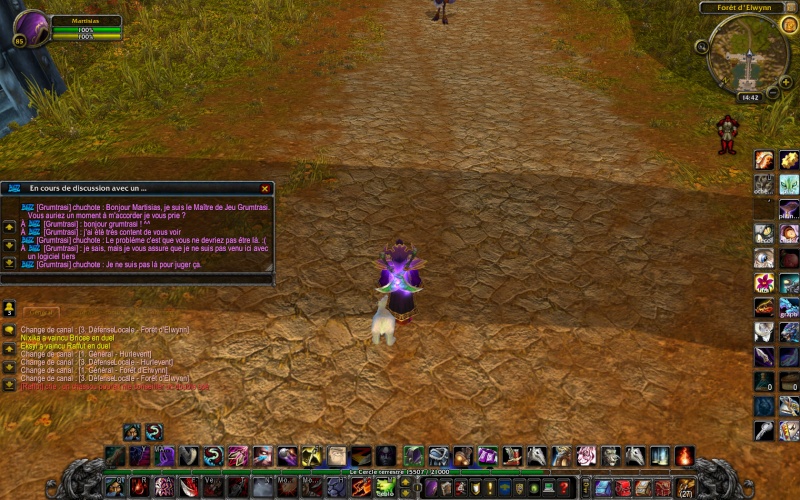This screenshot has height=500, width=800.
Task: Open the red question mark help button
Action: [x=564, y=487]
